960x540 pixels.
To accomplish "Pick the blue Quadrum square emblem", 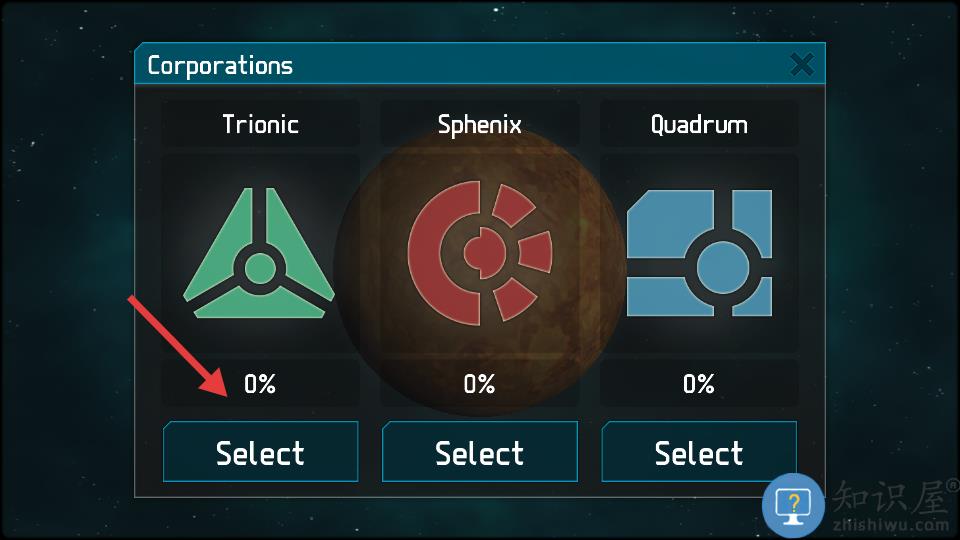I will [699, 253].
